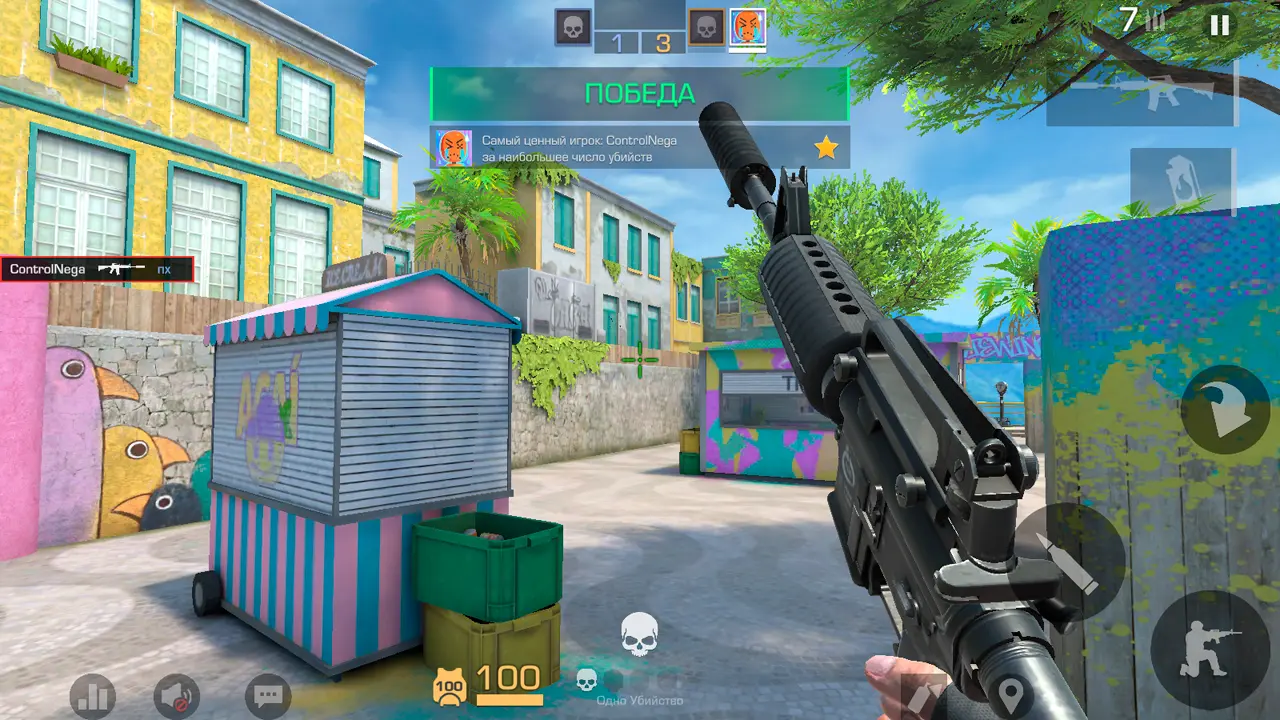Screen dimensions: 1280x720
Task: Tap the crouching soldier button
Action: (1208, 648)
